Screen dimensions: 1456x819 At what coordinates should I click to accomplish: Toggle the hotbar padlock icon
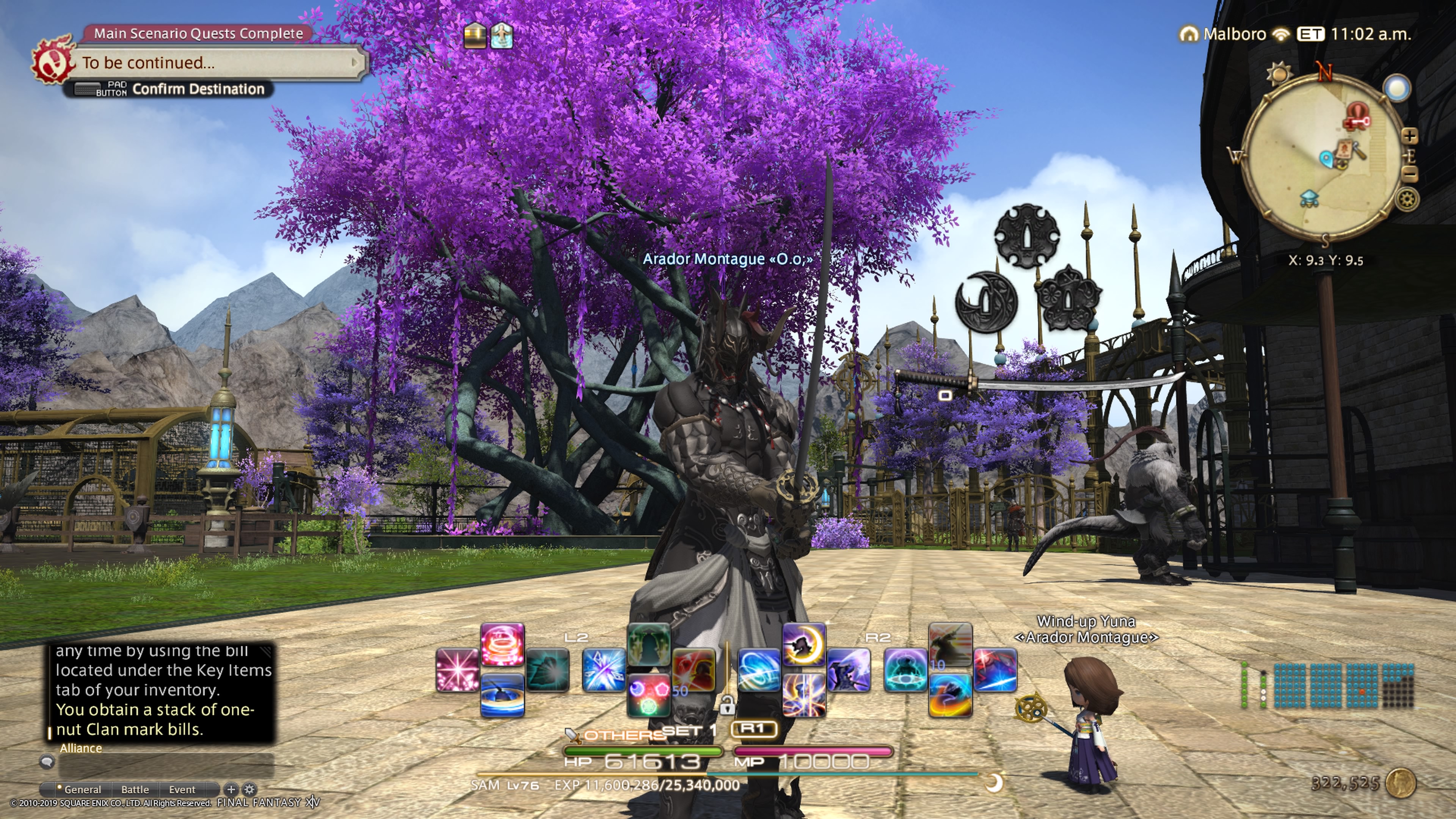tap(727, 705)
